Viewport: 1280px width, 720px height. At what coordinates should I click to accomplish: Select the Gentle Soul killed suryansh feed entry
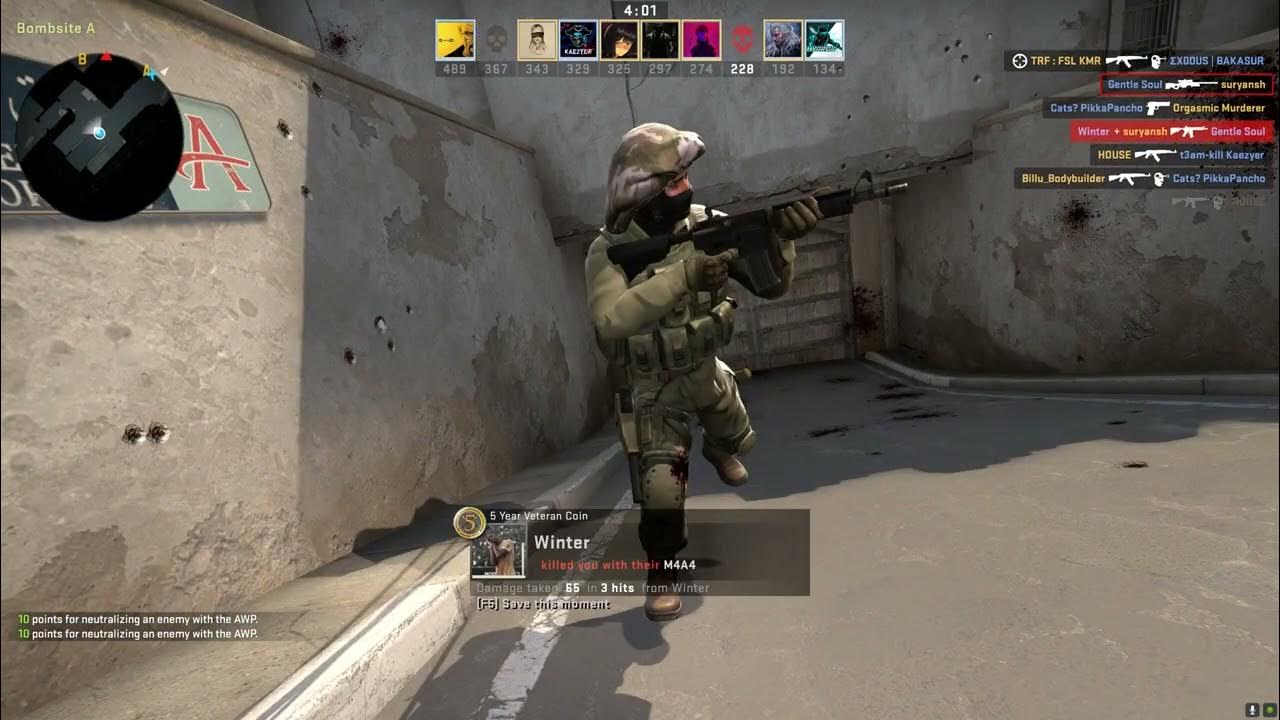point(1186,85)
